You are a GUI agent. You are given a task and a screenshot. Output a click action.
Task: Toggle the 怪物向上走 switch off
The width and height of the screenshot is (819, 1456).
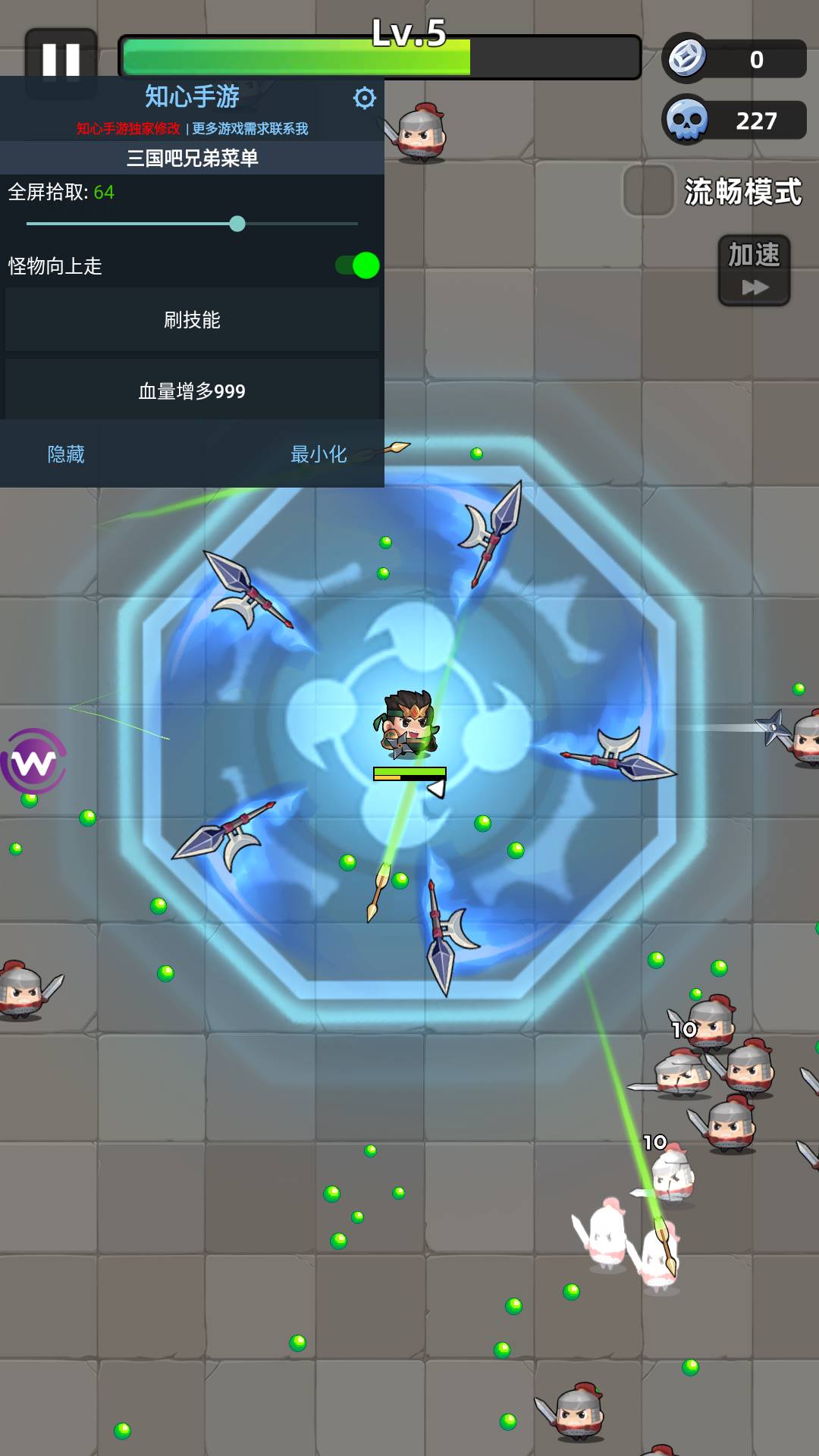[x=357, y=265]
